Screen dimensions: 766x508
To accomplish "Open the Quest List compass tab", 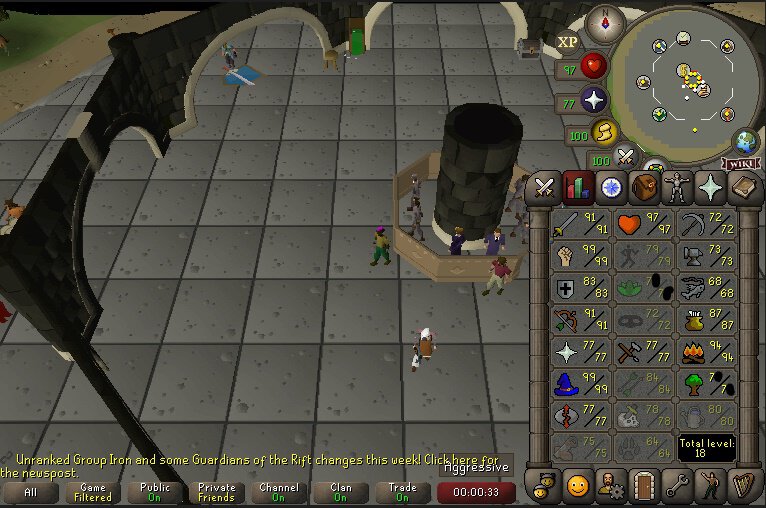I will (611, 187).
